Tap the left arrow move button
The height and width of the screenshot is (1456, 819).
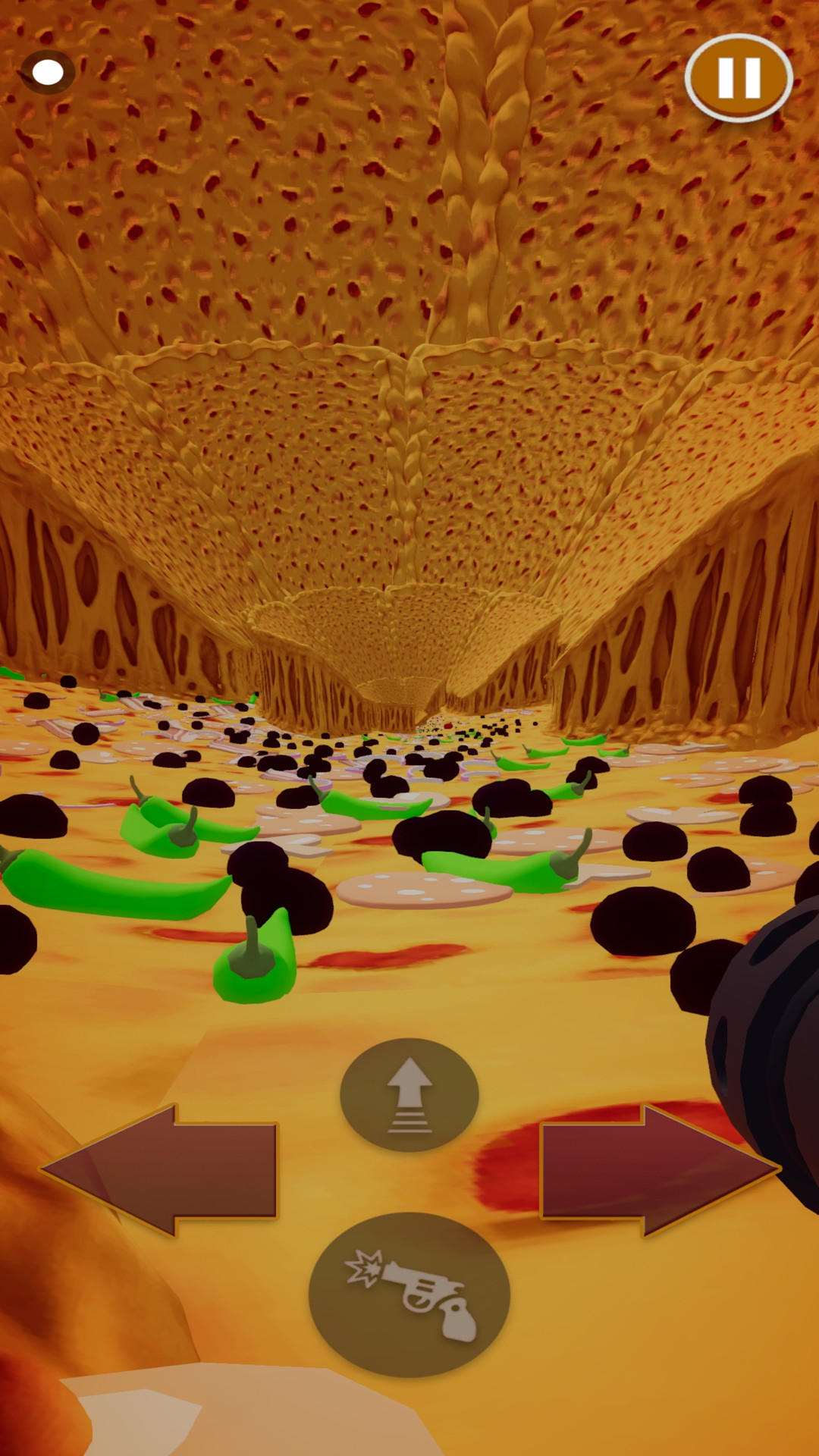(165, 1170)
